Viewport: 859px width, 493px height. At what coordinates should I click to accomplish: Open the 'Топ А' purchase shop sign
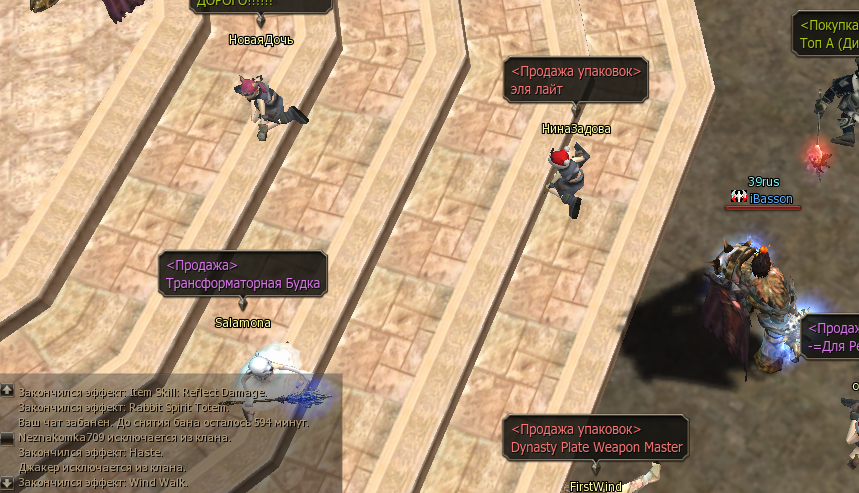pyautogui.click(x=826, y=35)
